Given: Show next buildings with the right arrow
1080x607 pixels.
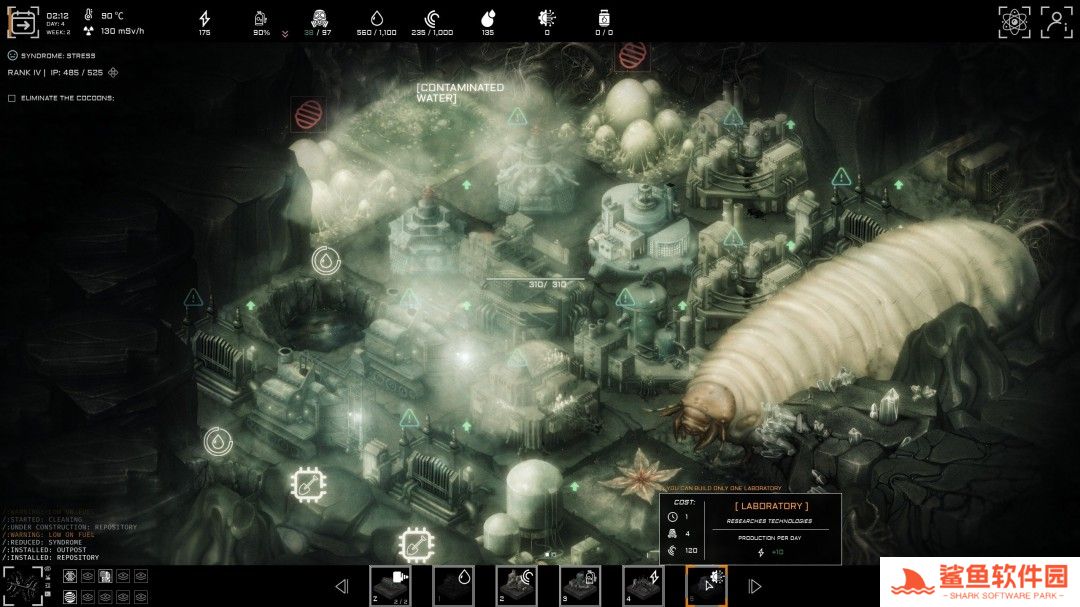Looking at the screenshot, I should [x=755, y=586].
